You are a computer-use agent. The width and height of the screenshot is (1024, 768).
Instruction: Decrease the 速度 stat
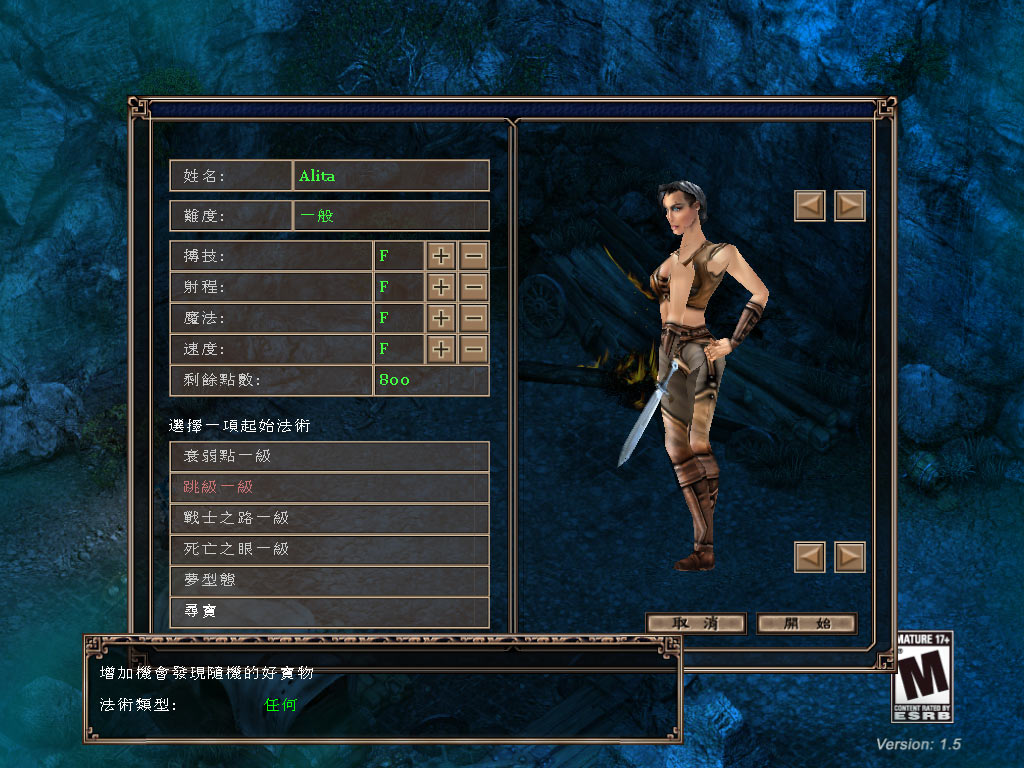pos(474,349)
